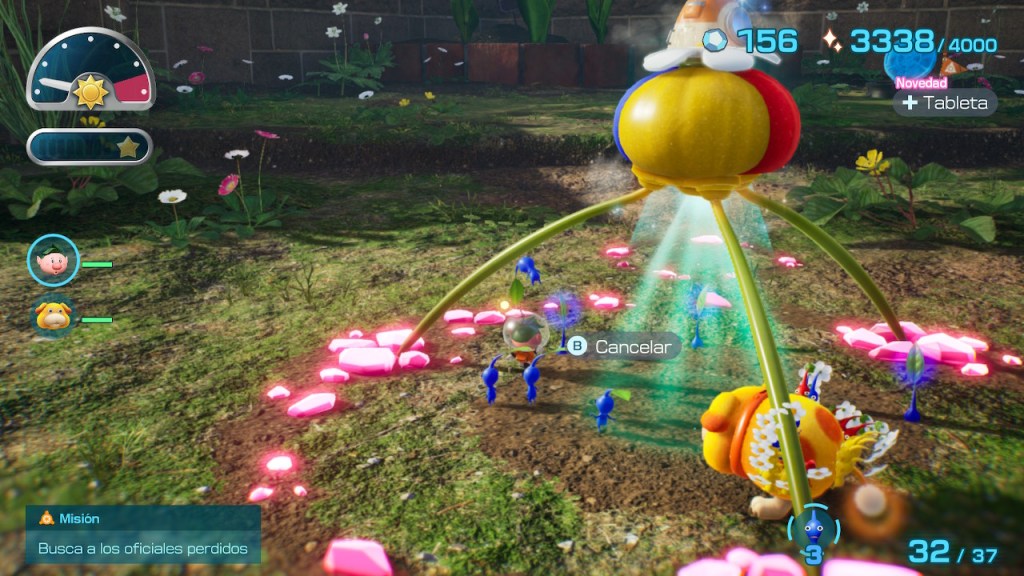1024x576 pixels.
Task: Select the captain portrait with green hat
Action: [53, 260]
